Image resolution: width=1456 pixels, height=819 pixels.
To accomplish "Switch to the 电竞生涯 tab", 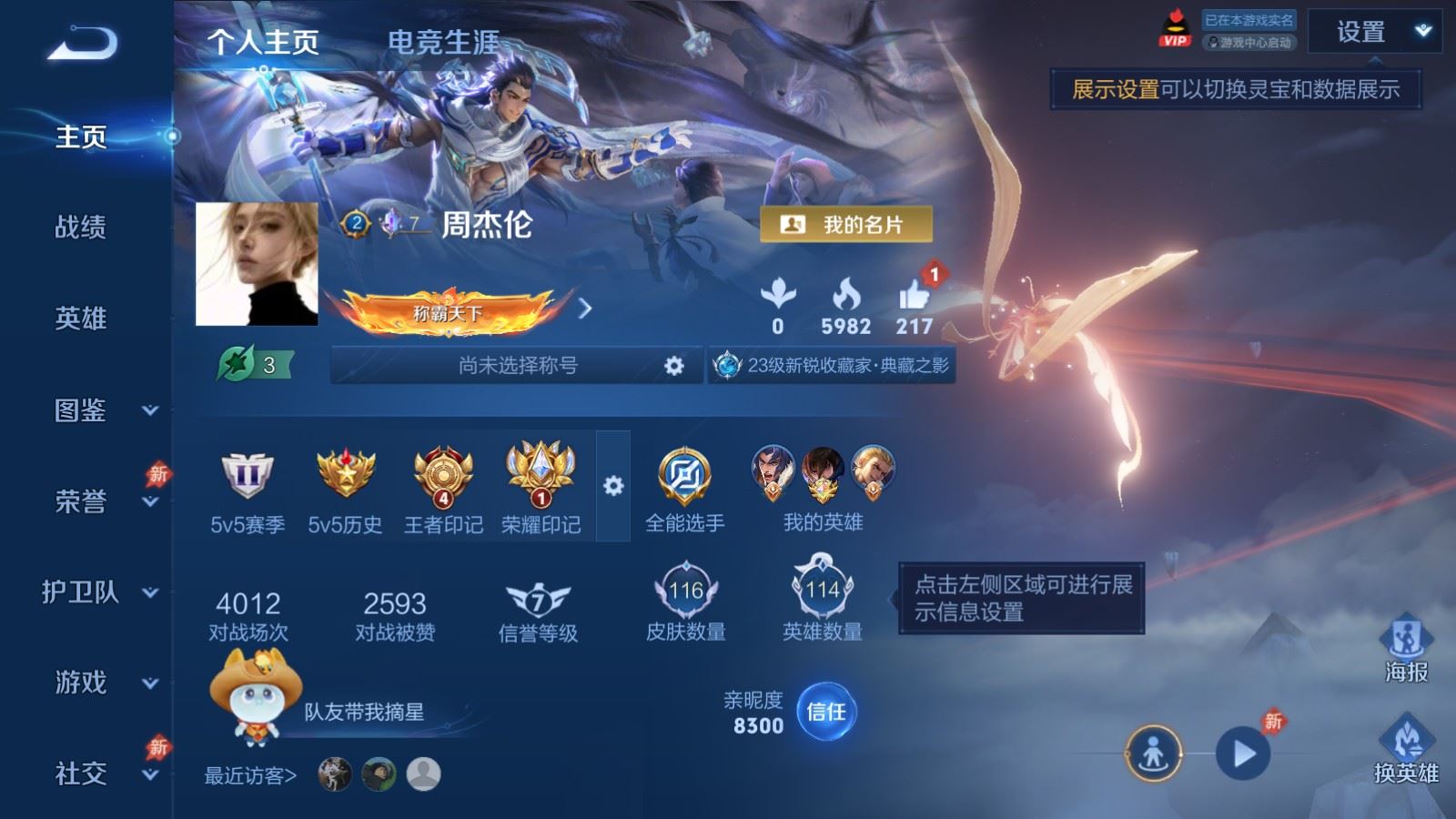I will tap(443, 42).
